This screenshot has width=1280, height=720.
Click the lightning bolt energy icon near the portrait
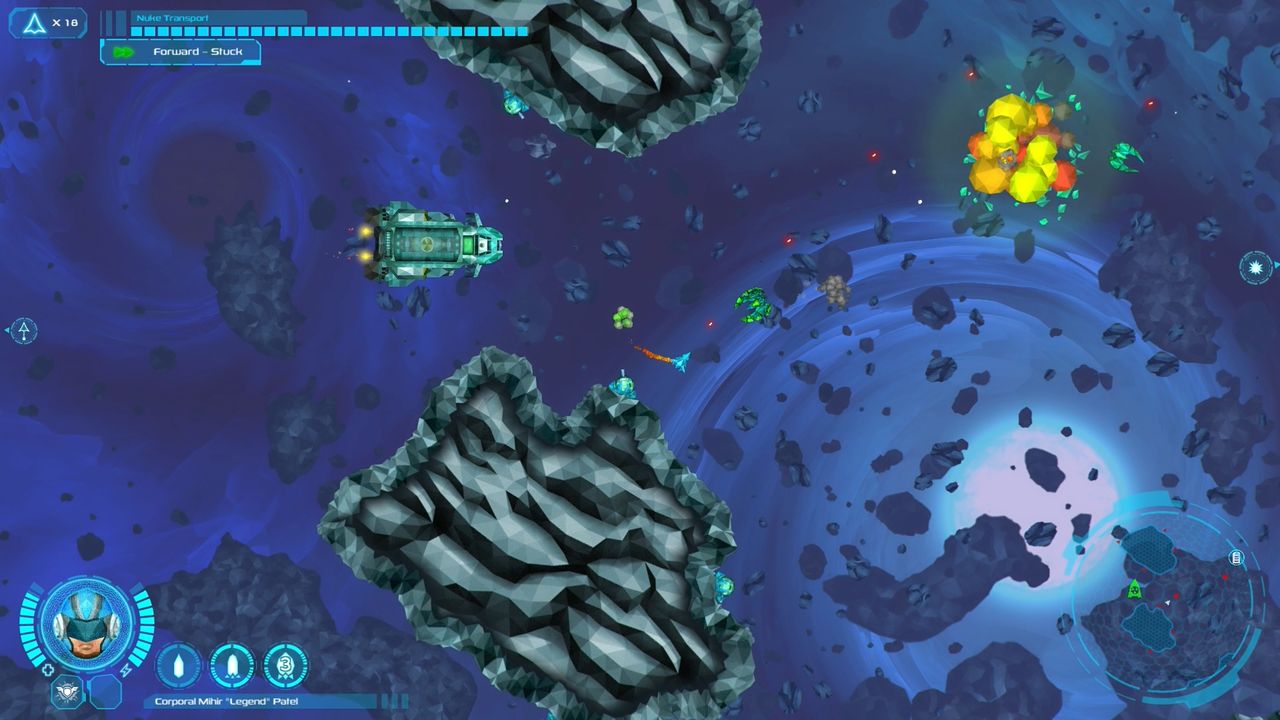tap(125, 668)
